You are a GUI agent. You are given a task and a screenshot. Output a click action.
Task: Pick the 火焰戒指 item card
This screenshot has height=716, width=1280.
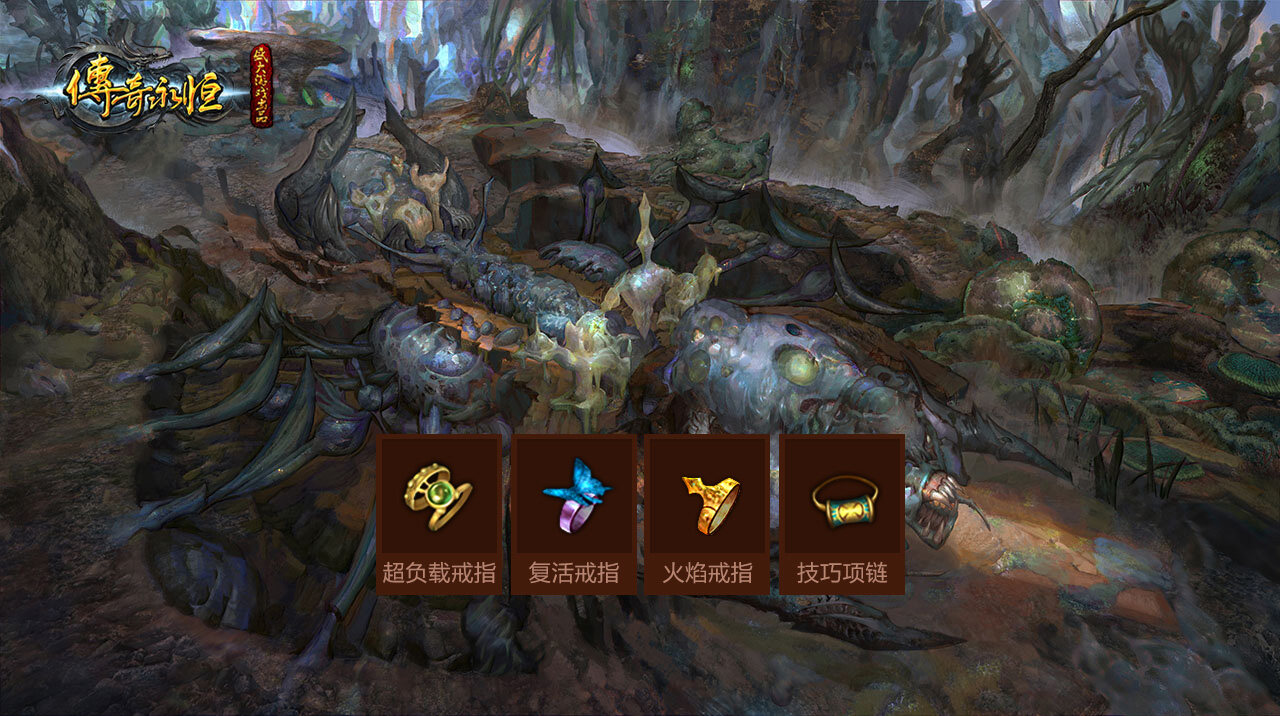tap(708, 514)
